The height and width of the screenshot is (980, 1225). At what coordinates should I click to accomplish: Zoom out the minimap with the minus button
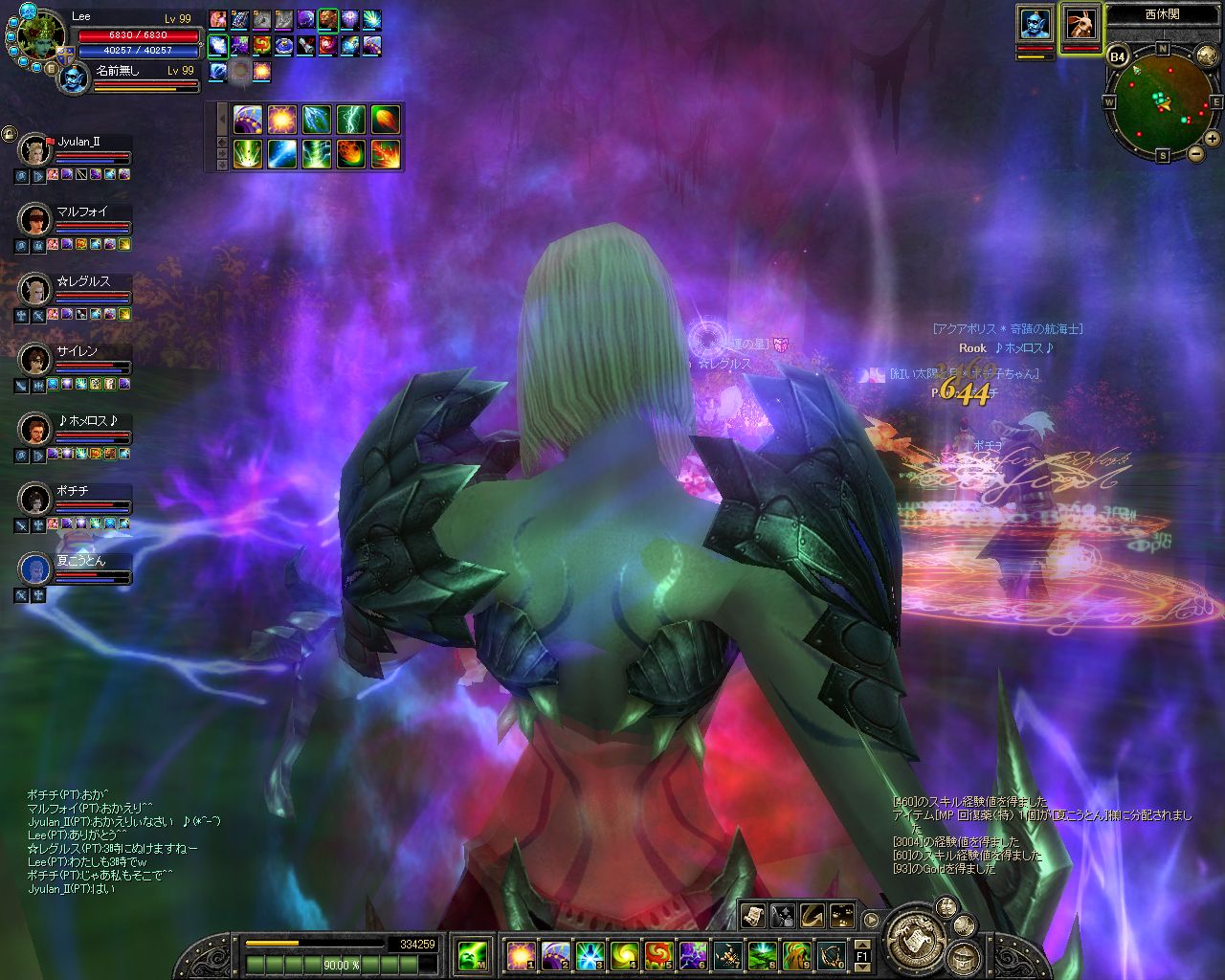coord(1195,153)
